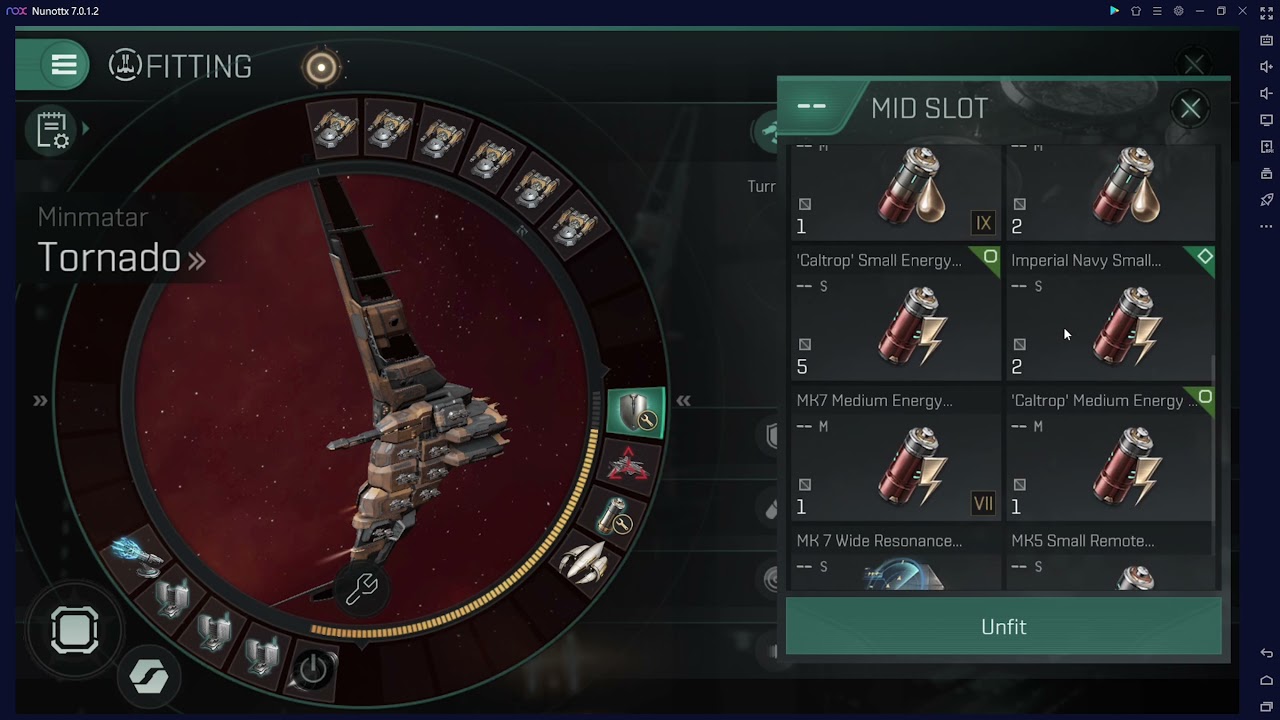This screenshot has width=1280, height=720.
Task: Select the 'Caltrop' Small Energy module
Action: tap(895, 317)
